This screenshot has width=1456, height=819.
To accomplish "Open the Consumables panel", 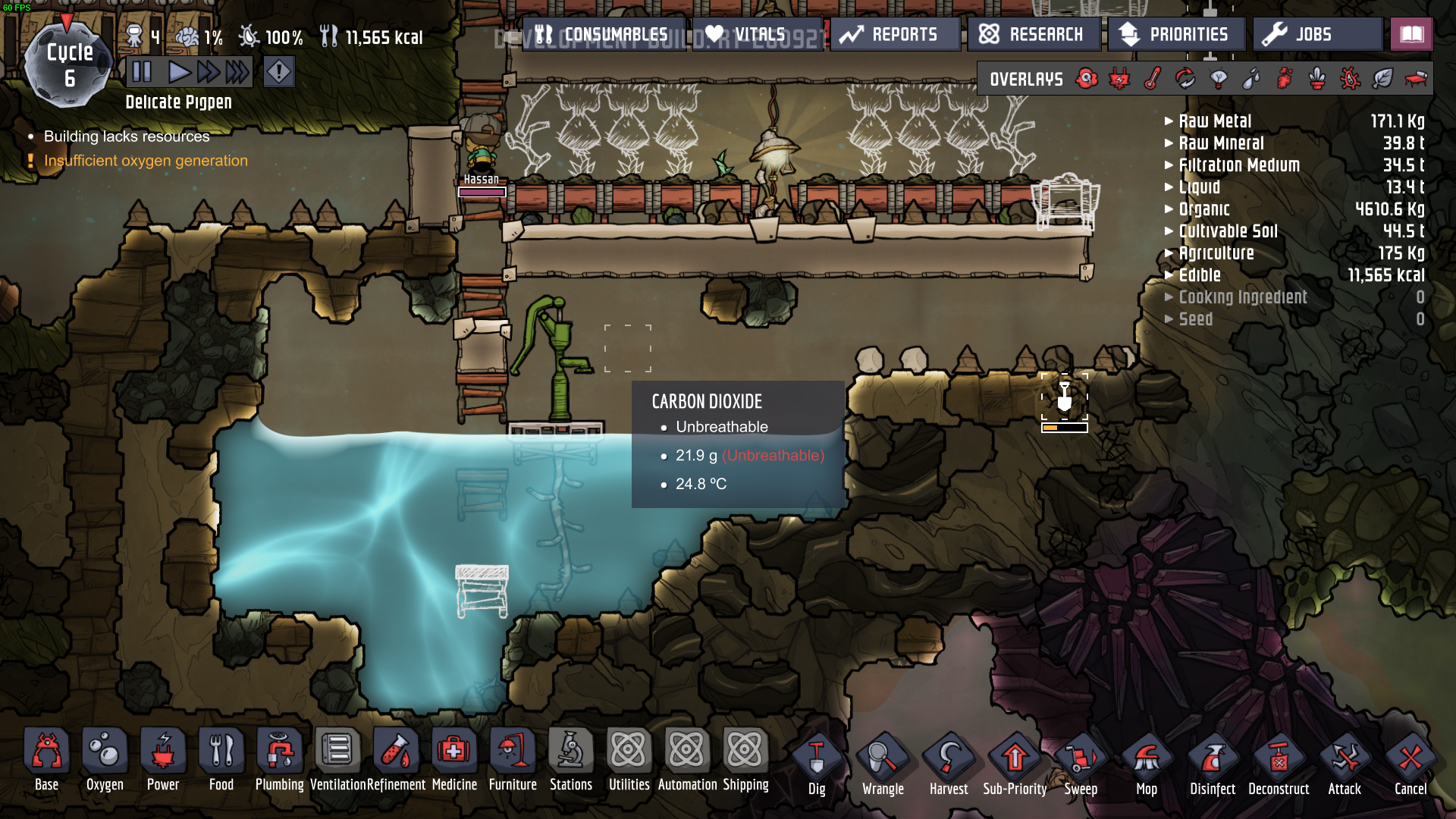I will 603,35.
